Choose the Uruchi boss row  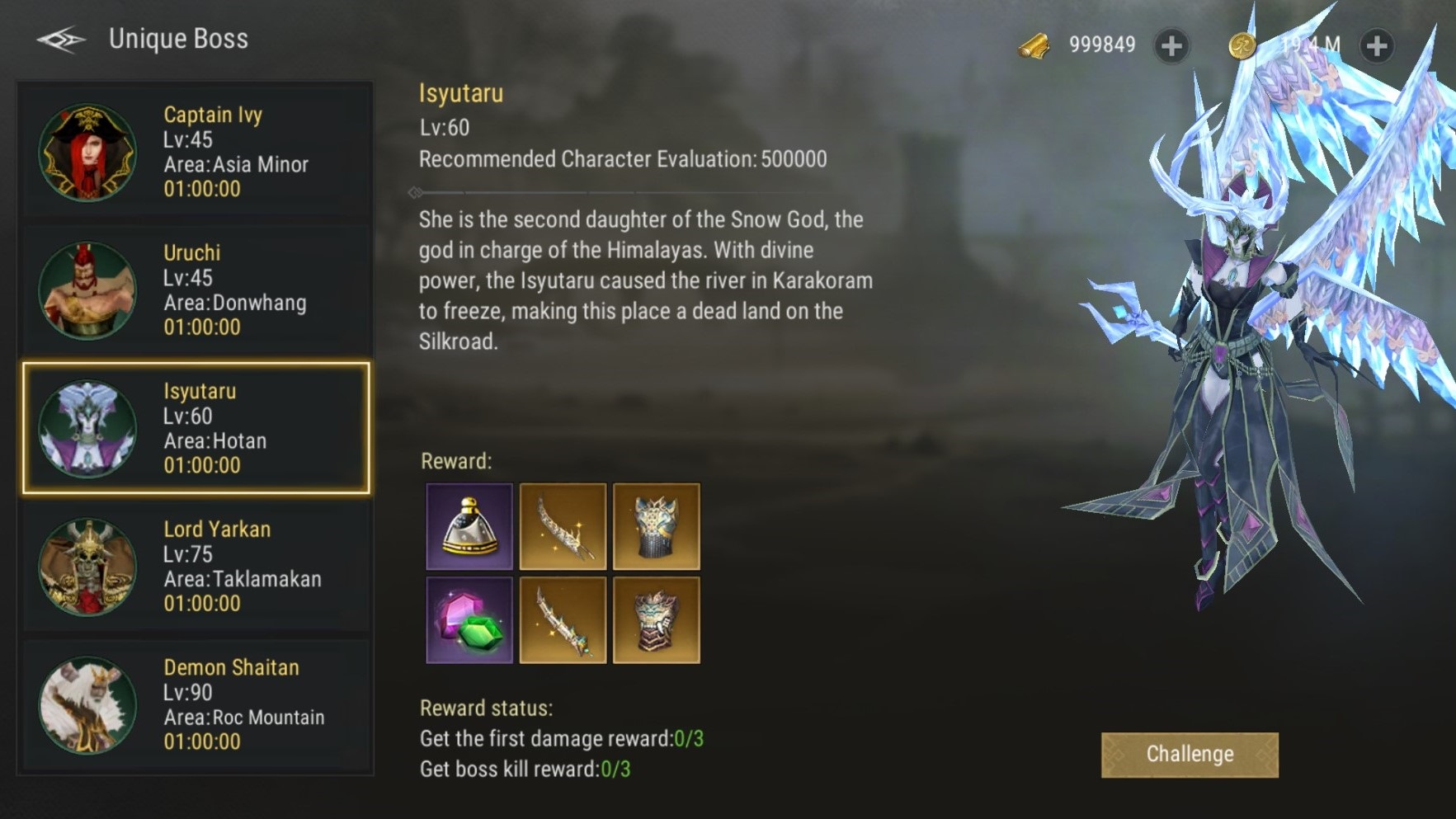point(196,289)
